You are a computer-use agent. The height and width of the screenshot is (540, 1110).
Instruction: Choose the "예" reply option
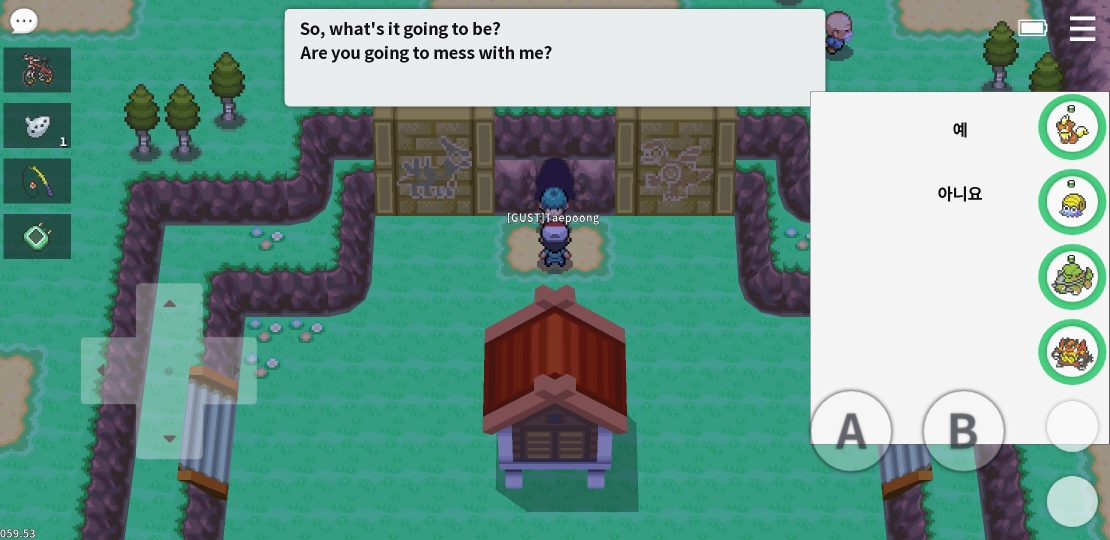pyautogui.click(x=960, y=129)
